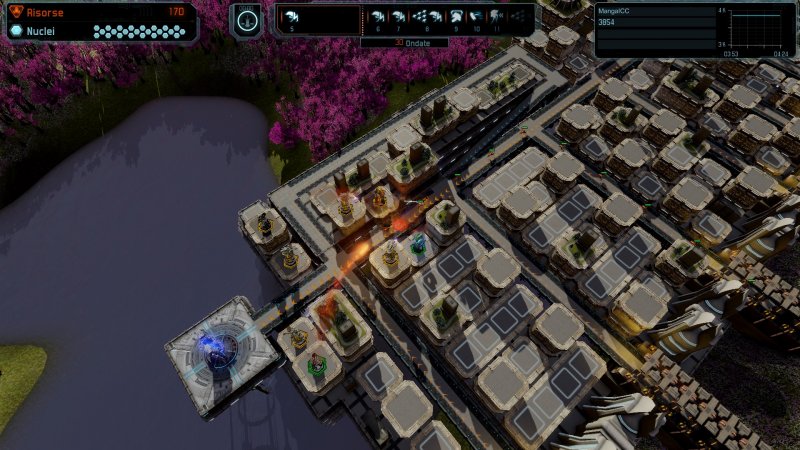This screenshot has width=800, height=450.
Task: Show the wave 6 enemy icon details
Action: [378, 17]
